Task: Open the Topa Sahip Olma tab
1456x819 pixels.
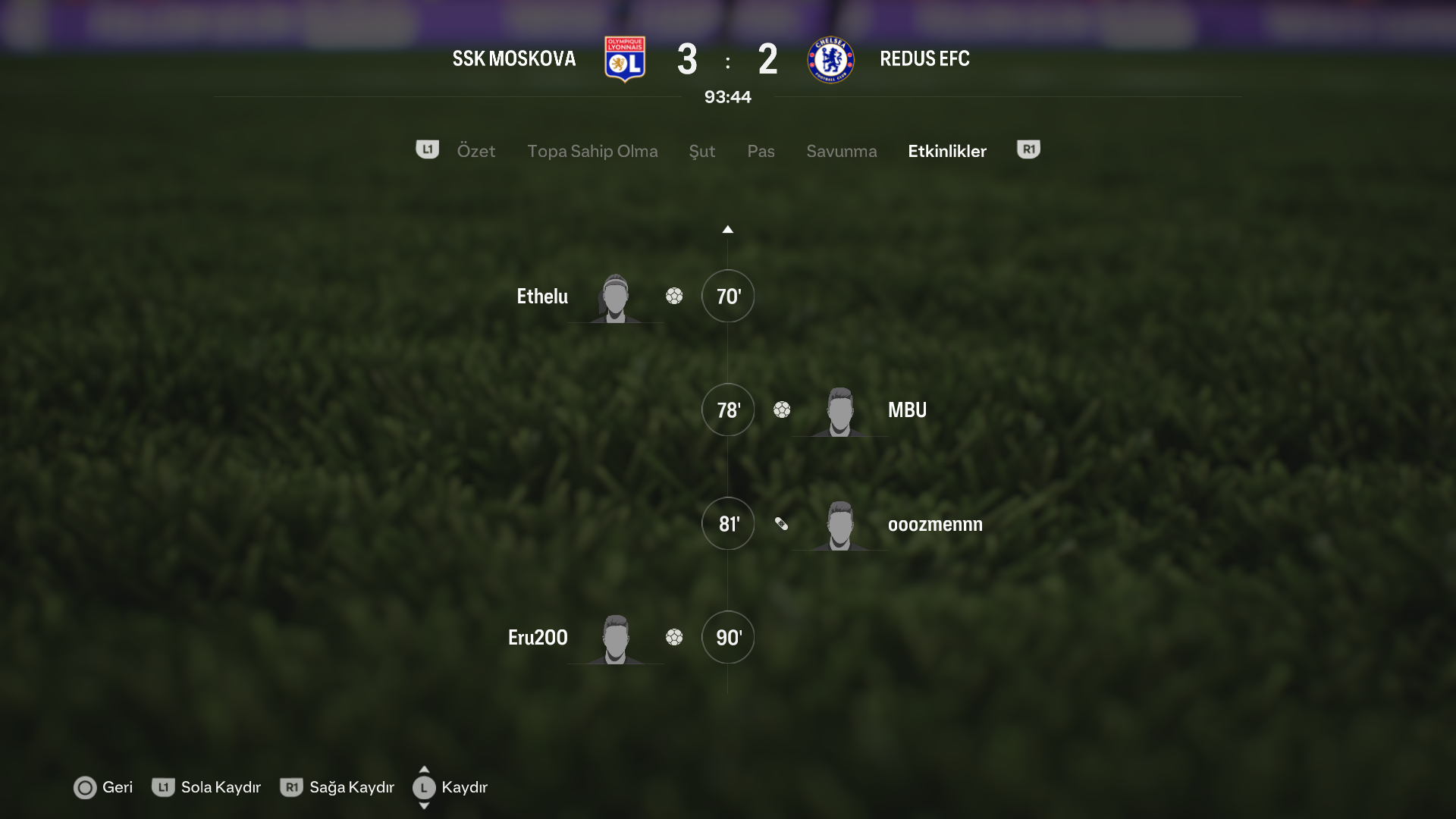Action: 592,151
